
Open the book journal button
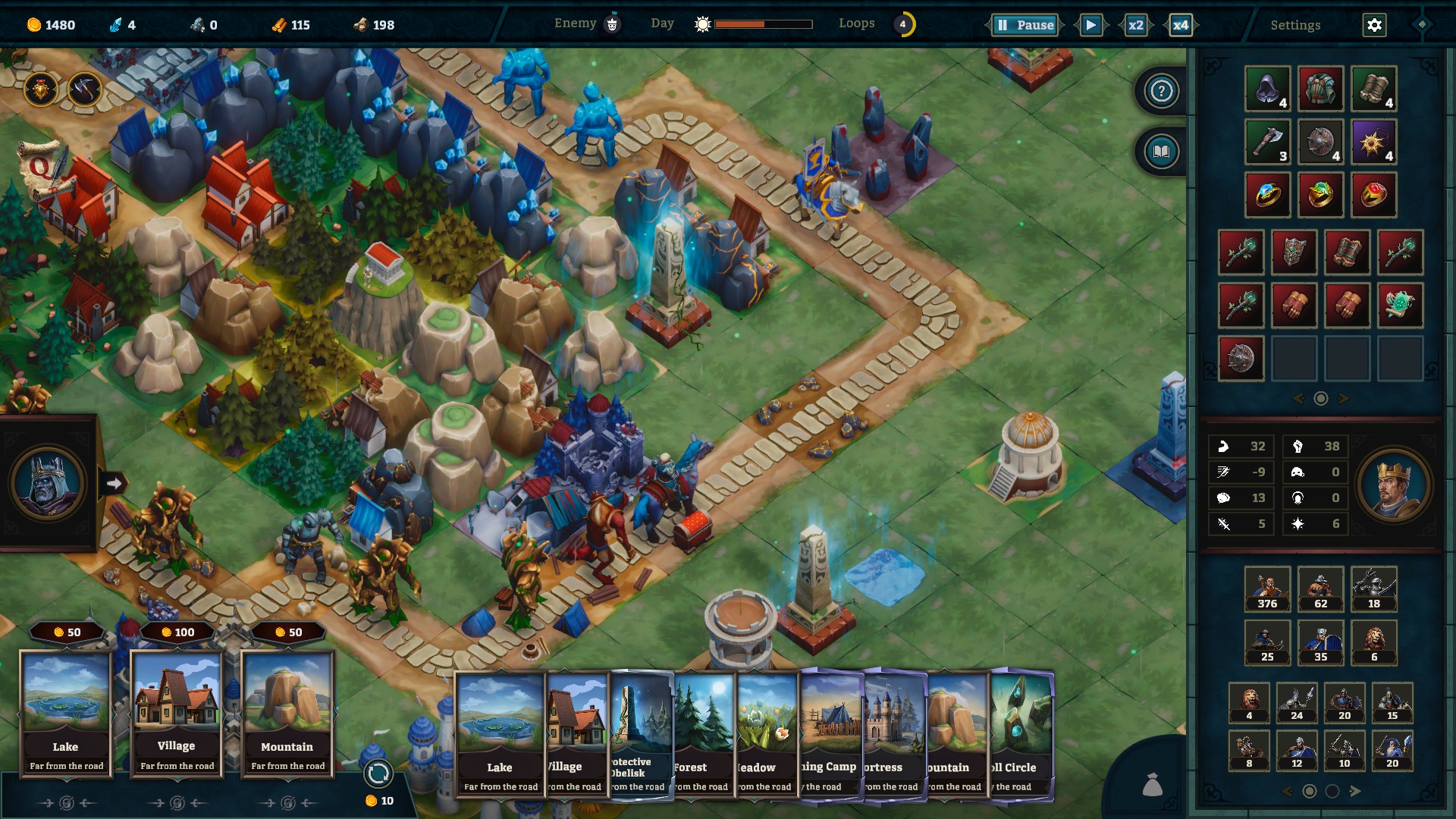(x=1161, y=152)
